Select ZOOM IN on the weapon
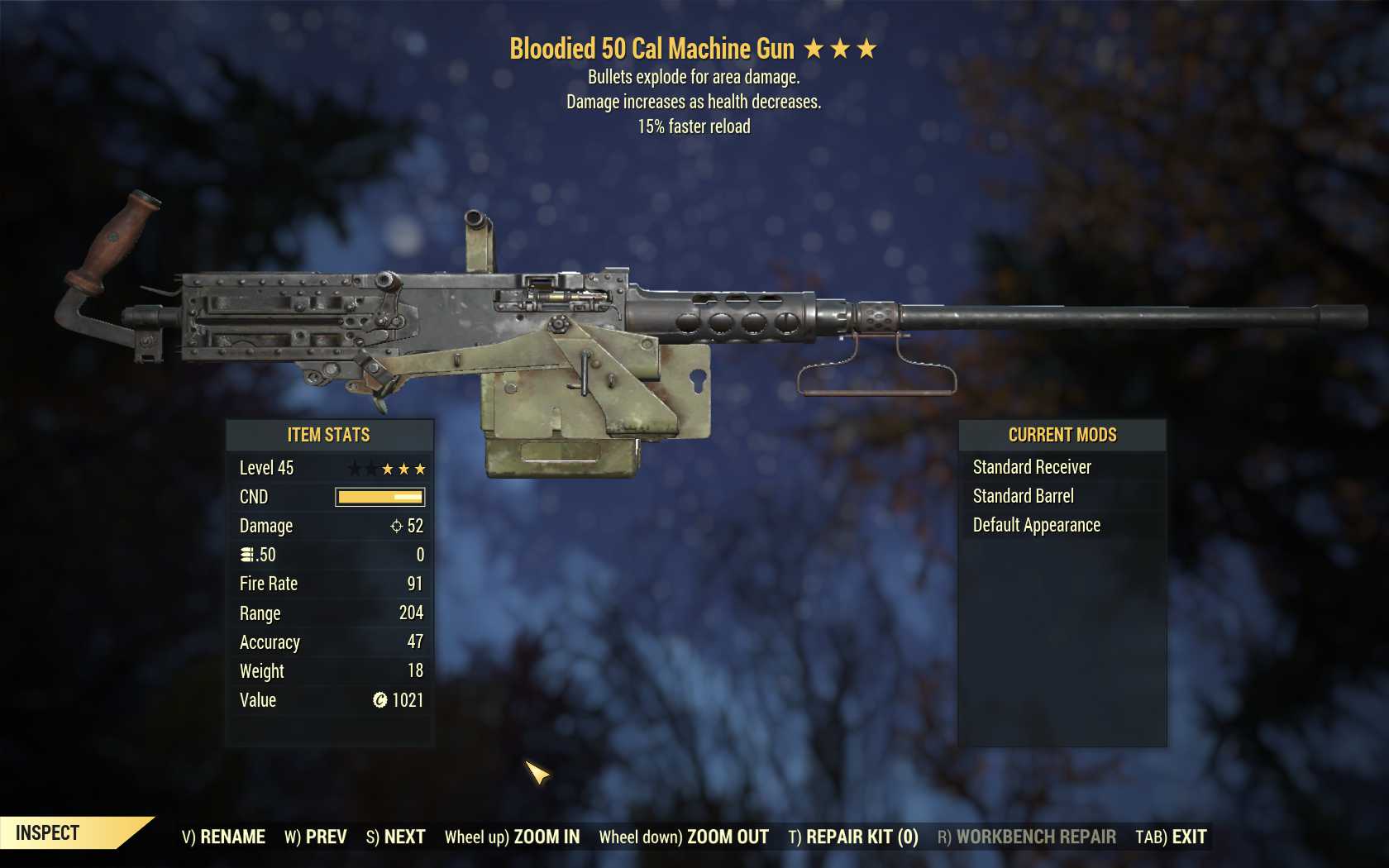Image resolution: width=1389 pixels, height=868 pixels. [513, 837]
